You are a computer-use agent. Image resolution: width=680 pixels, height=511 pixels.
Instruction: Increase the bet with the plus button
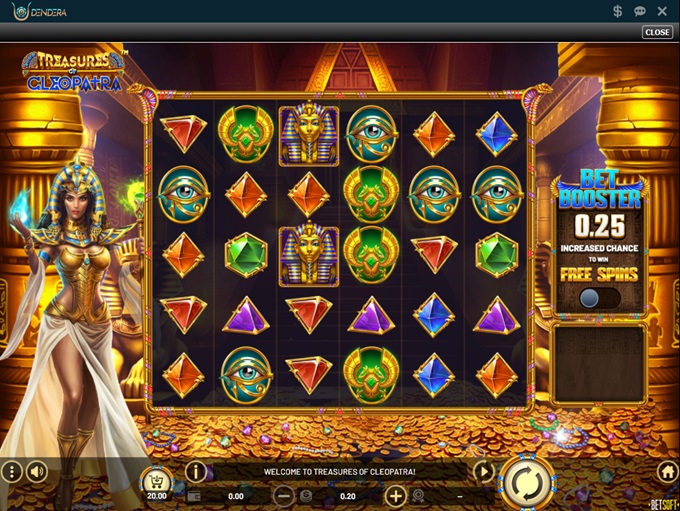tap(395, 495)
